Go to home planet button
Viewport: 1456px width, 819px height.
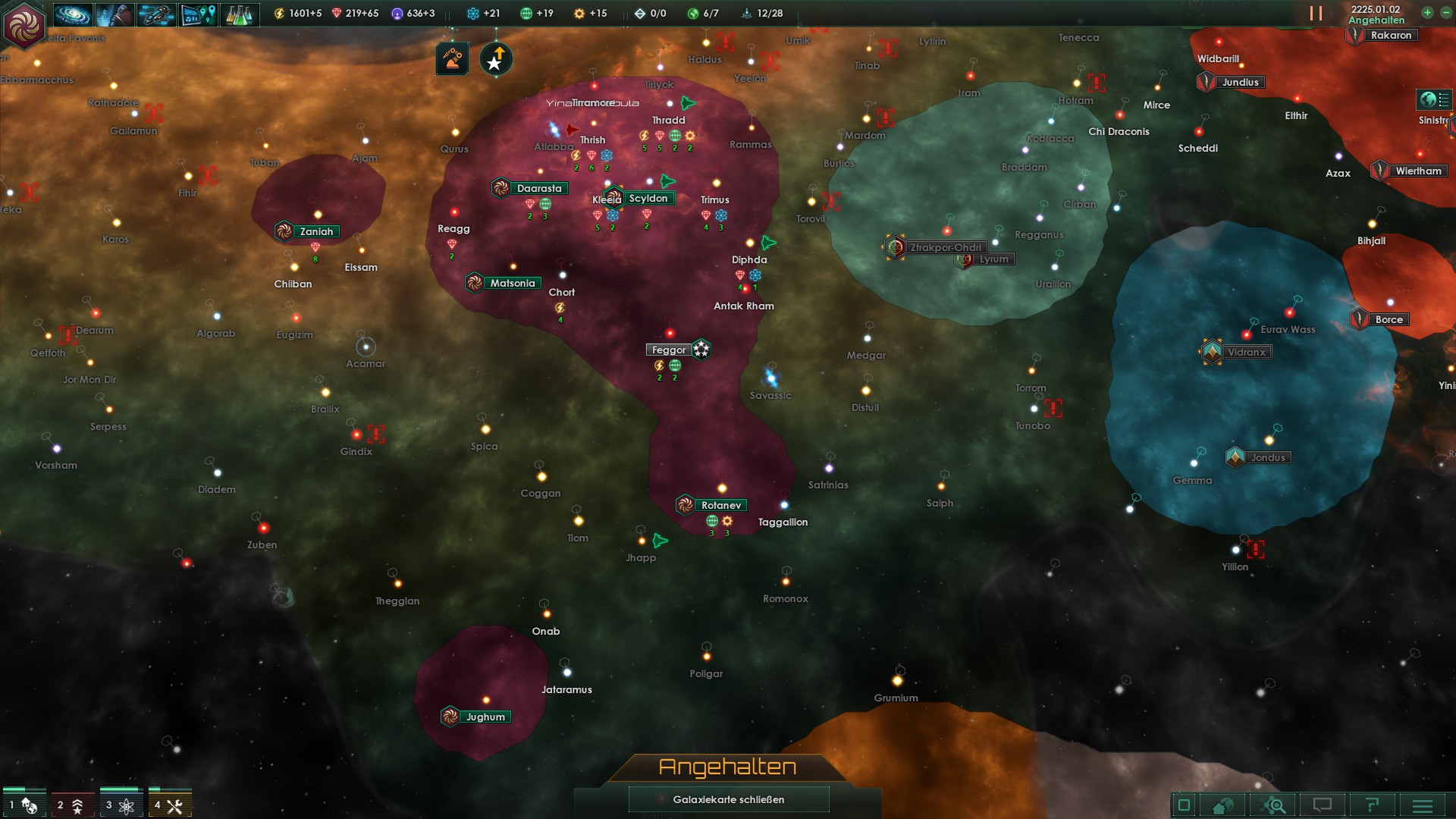[1222, 805]
